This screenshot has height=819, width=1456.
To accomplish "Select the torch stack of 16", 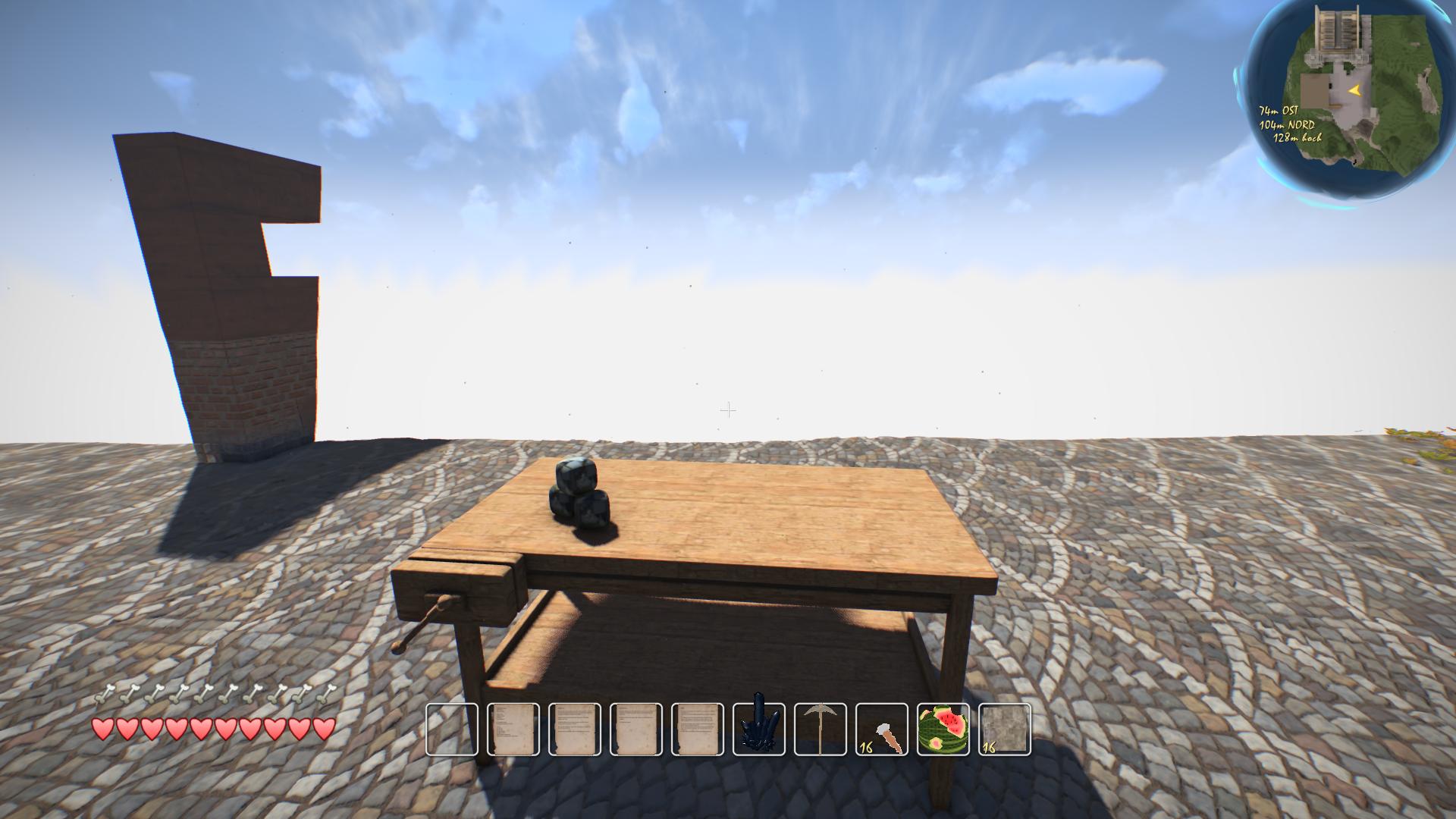I will click(882, 729).
